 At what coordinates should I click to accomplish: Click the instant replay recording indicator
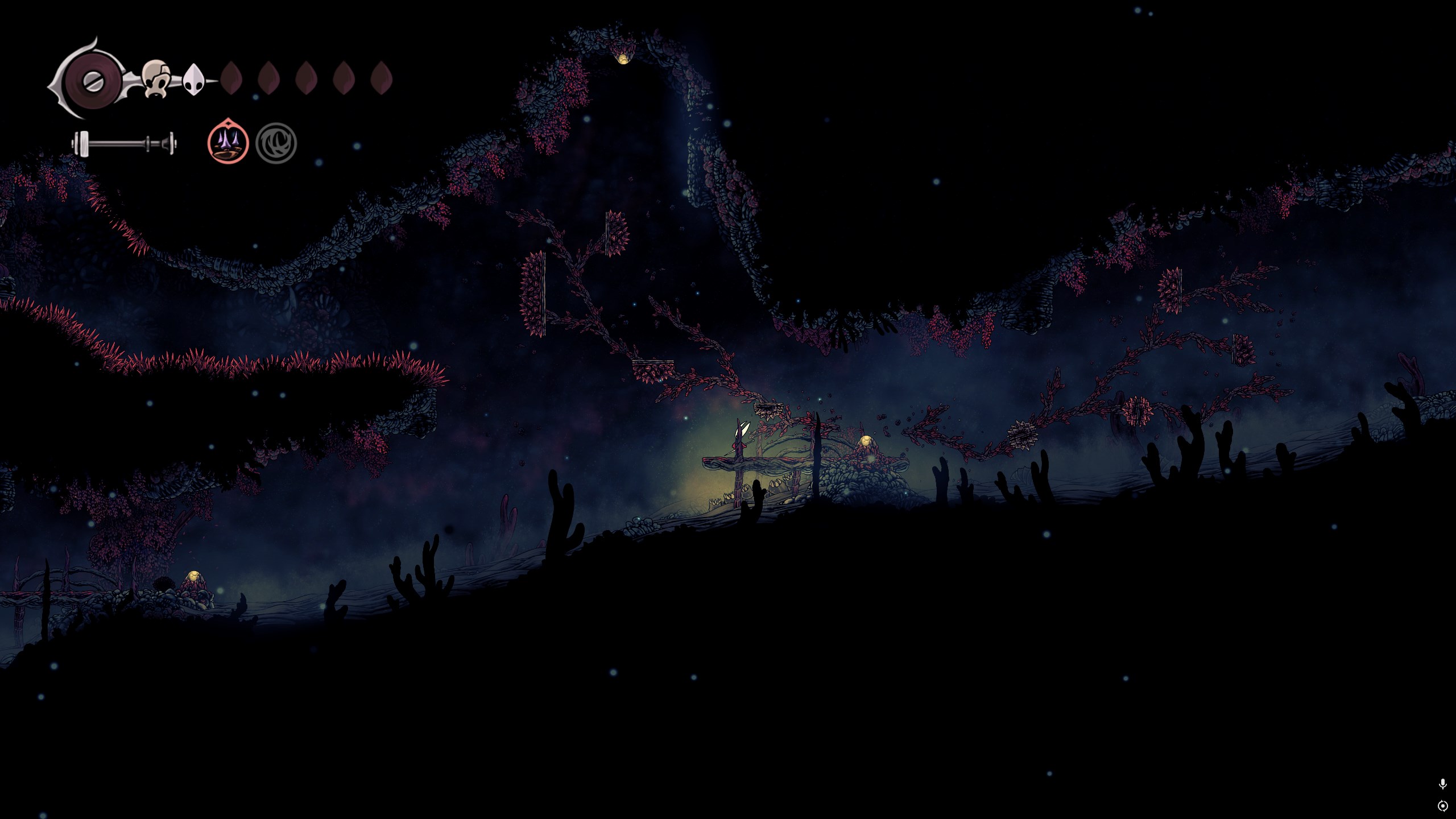[x=1442, y=806]
